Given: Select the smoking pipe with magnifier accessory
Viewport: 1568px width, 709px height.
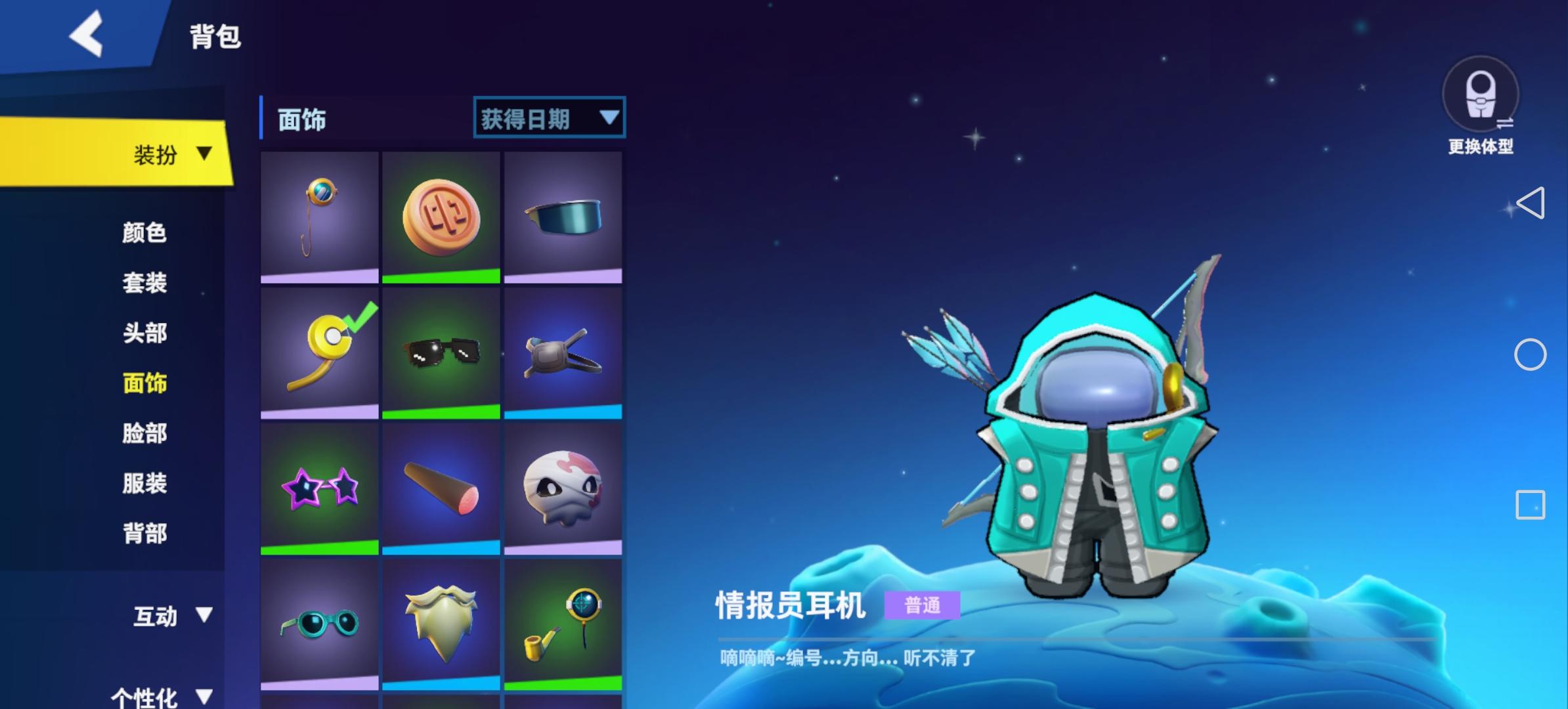Looking at the screenshot, I should [x=563, y=624].
